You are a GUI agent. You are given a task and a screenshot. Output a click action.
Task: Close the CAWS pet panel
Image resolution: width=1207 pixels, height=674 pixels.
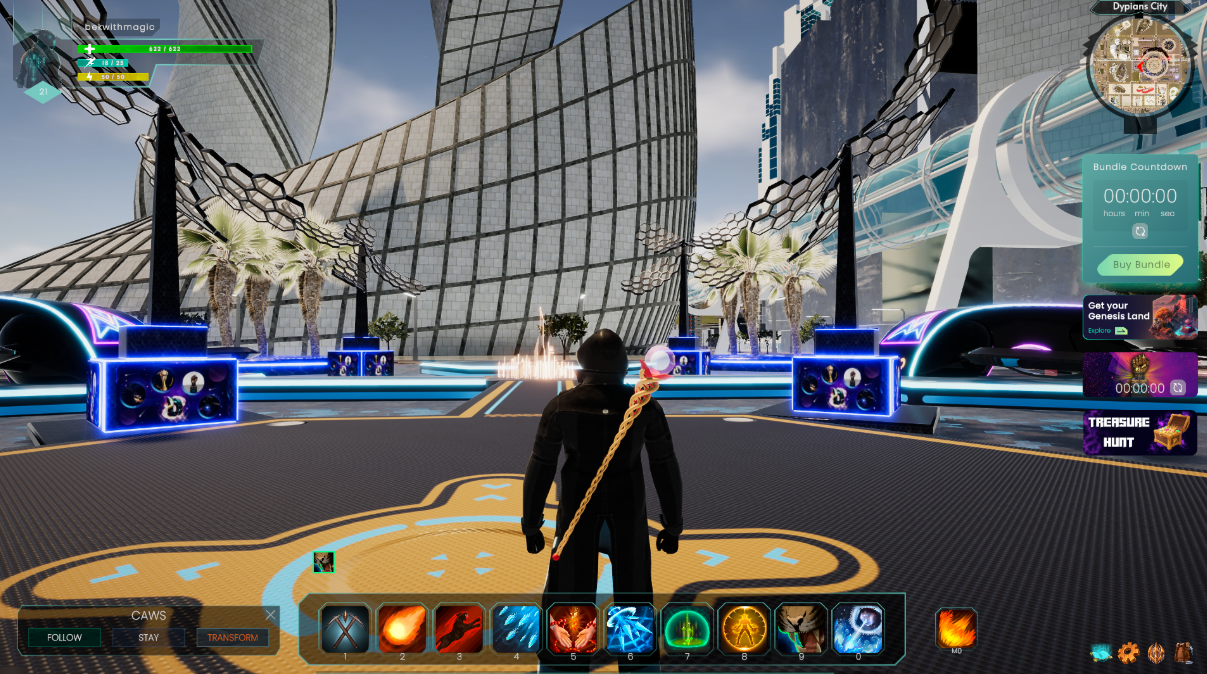coord(271,615)
